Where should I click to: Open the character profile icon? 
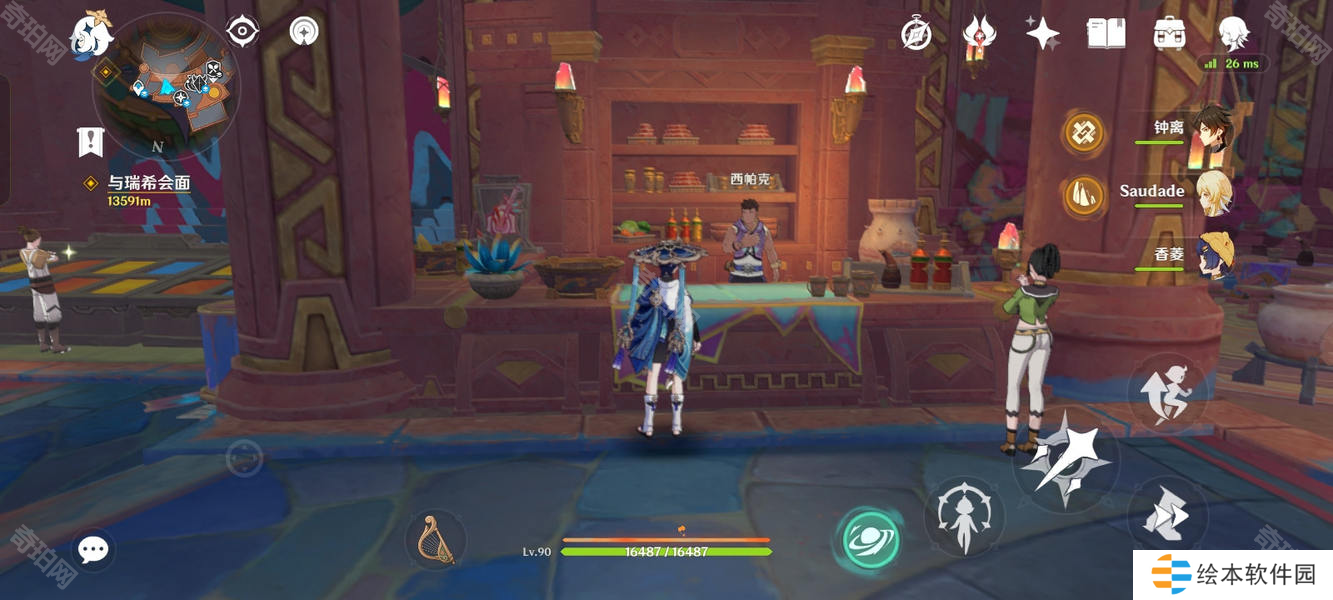[x=1233, y=34]
